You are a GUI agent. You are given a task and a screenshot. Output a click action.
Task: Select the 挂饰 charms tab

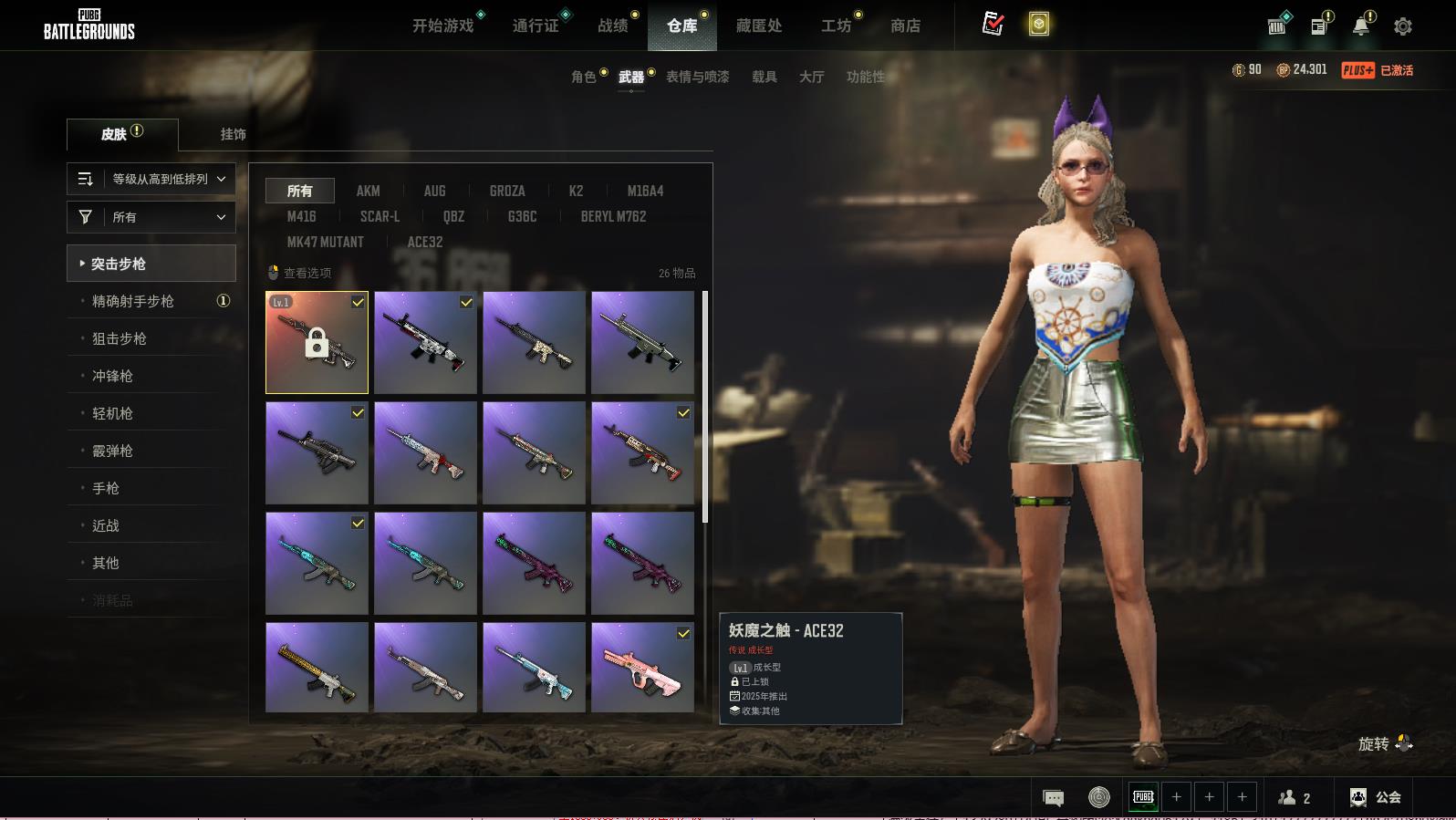click(233, 134)
